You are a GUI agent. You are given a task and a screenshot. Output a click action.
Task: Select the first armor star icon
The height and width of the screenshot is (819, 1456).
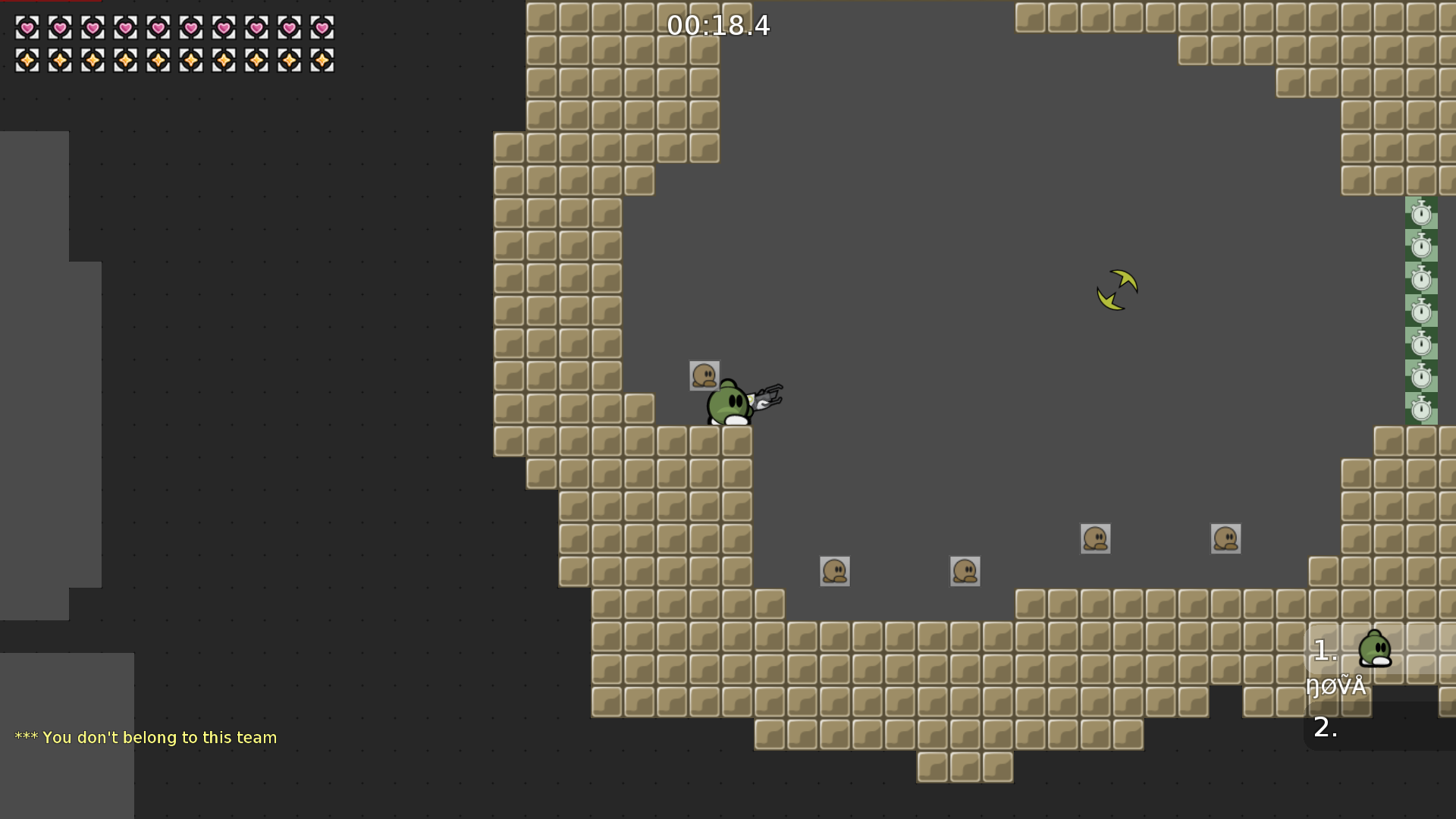tap(27, 60)
